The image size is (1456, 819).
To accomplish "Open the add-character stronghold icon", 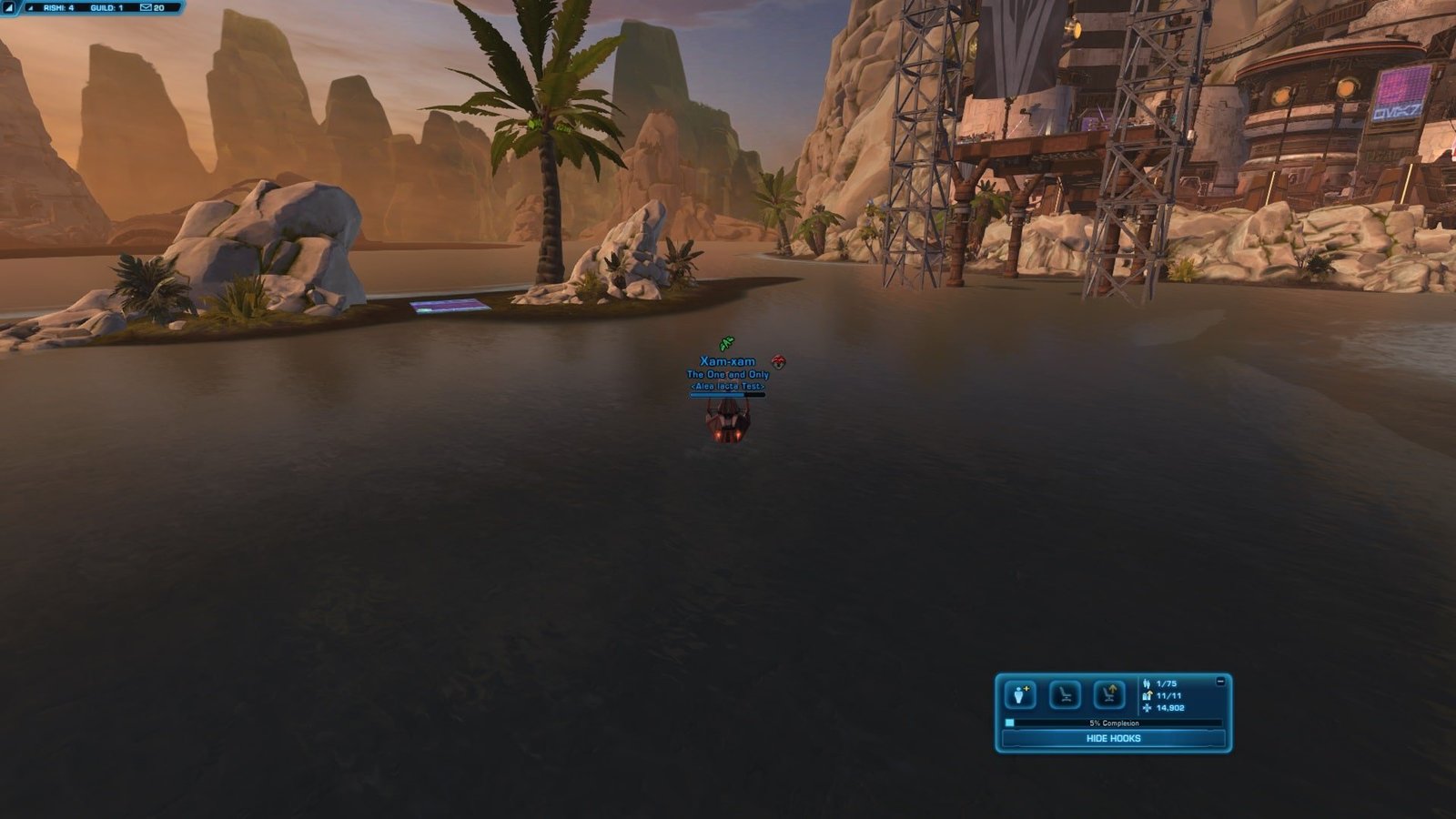I will (x=1020, y=695).
